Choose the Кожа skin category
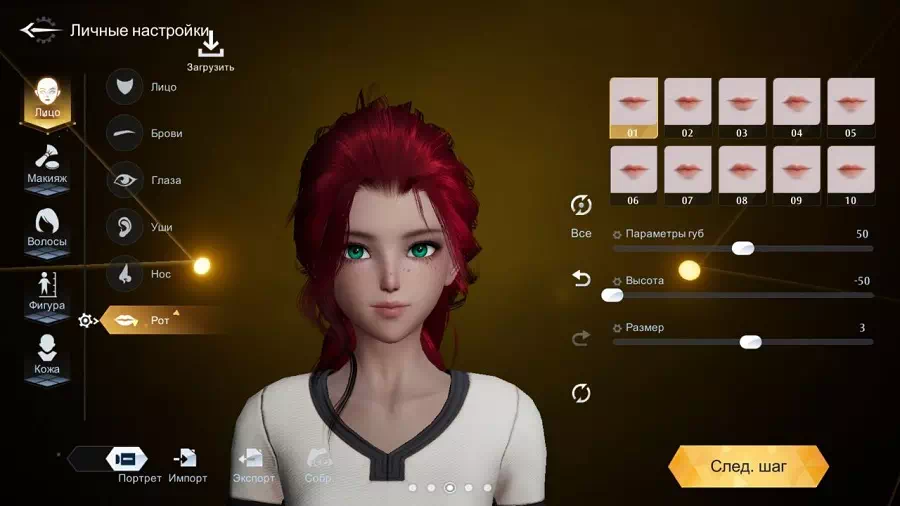900x506 pixels. [x=47, y=355]
